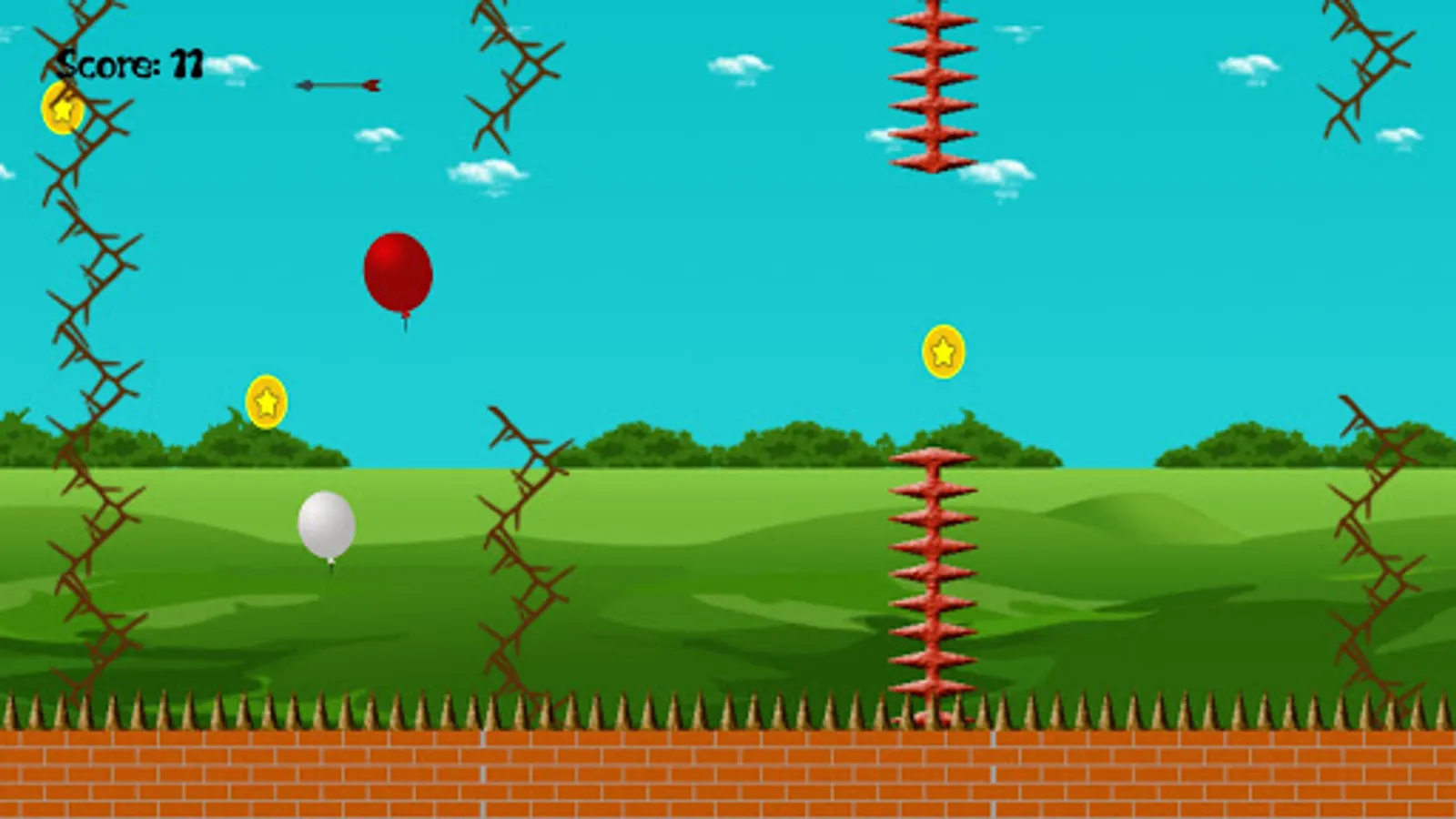Image resolution: width=1456 pixels, height=819 pixels.
Task: Click the flying arrow in the sky
Action: tap(339, 84)
